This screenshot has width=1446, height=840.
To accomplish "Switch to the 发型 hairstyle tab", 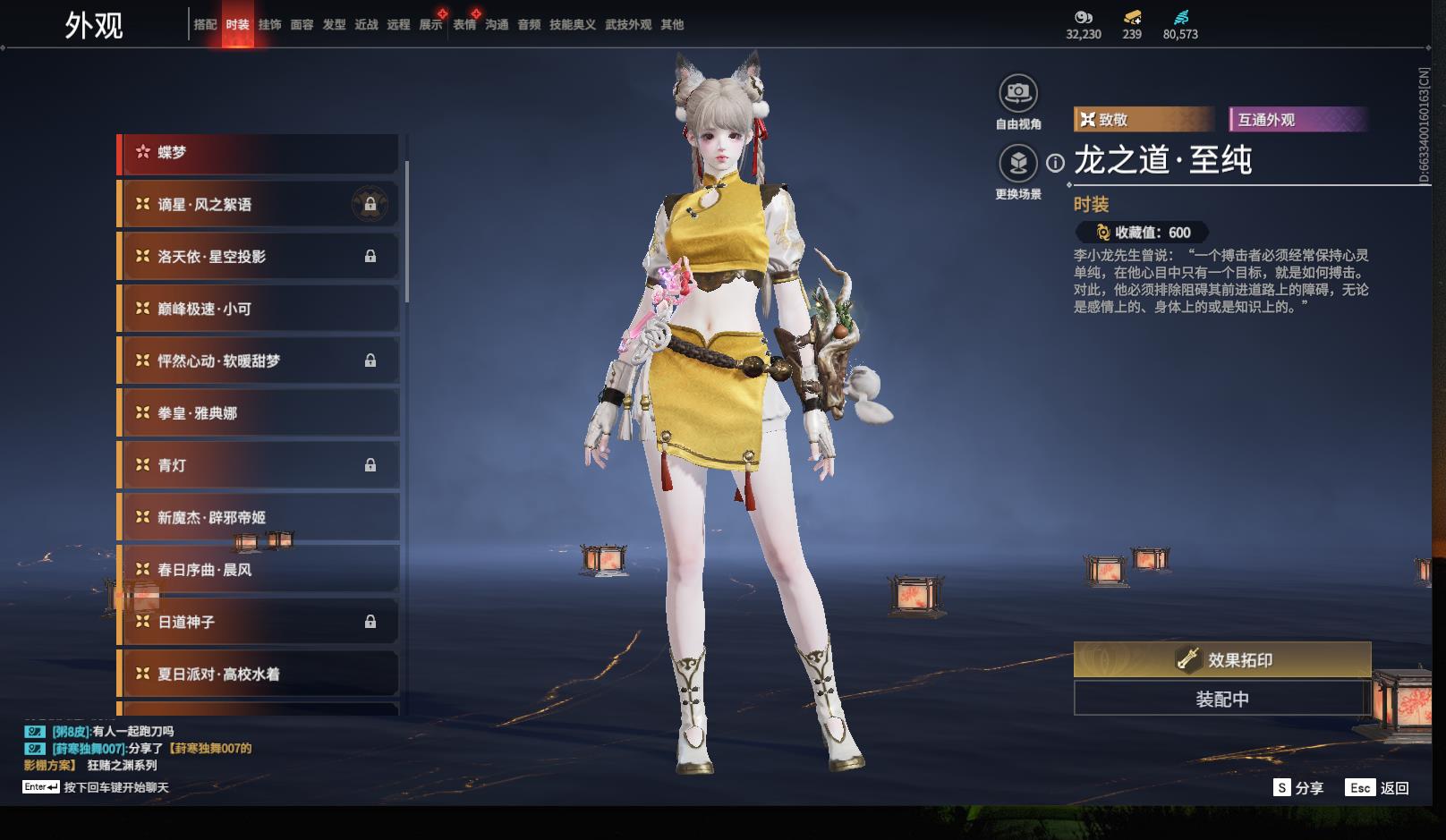I will pyautogui.click(x=334, y=25).
